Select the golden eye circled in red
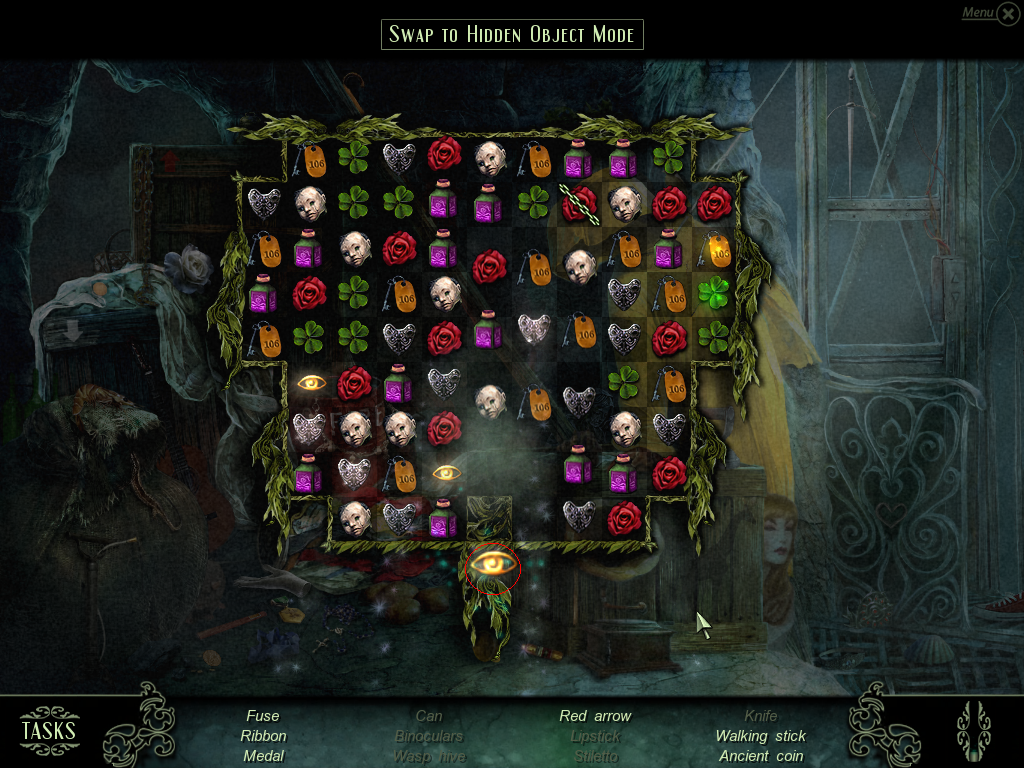 493,567
